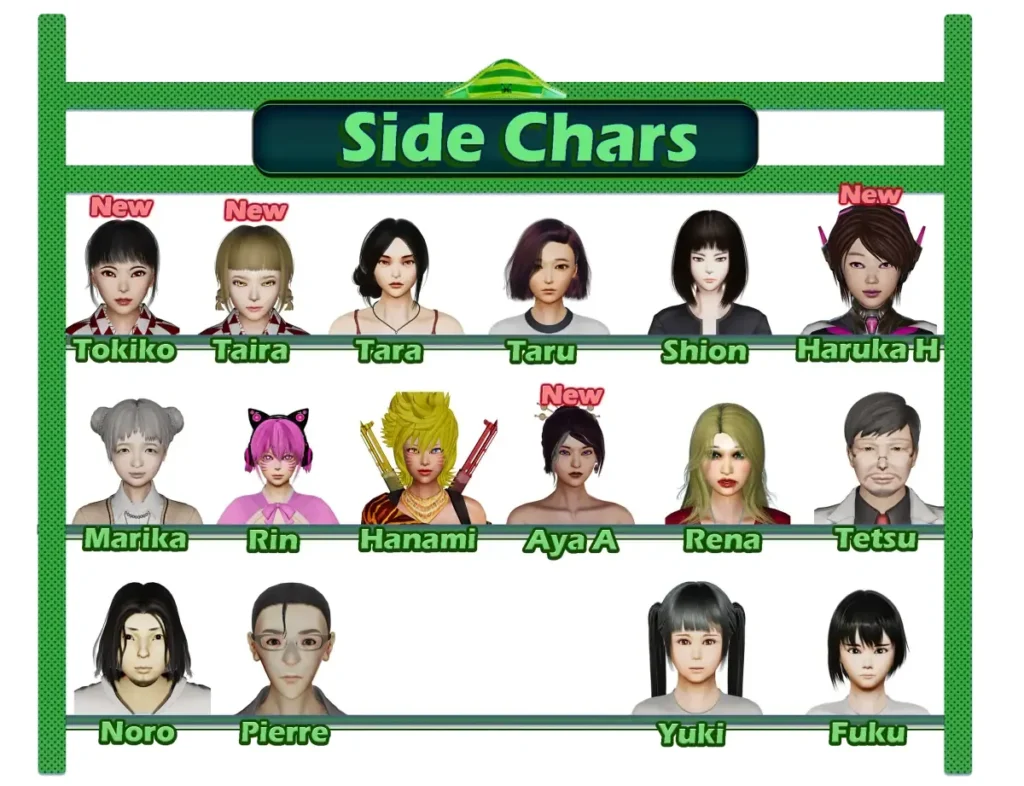Open Shion's character entry
The image size is (1024, 786).
click(x=709, y=275)
